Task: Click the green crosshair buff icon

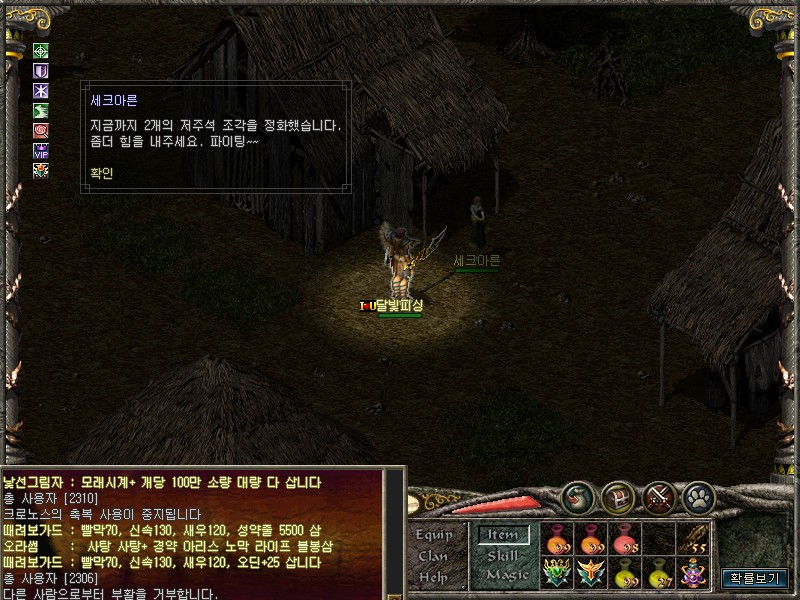Action: [41, 51]
